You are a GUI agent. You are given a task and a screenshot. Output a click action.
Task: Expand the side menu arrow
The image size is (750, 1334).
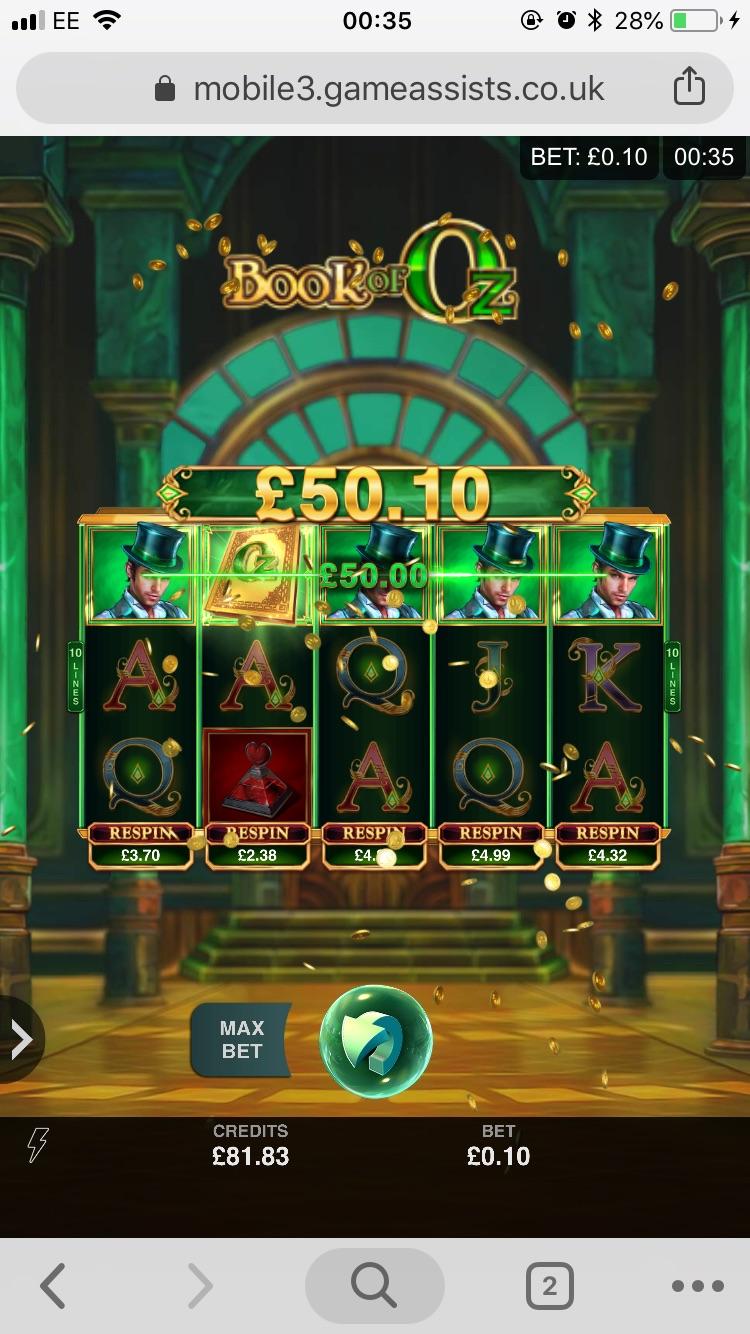20,1040
